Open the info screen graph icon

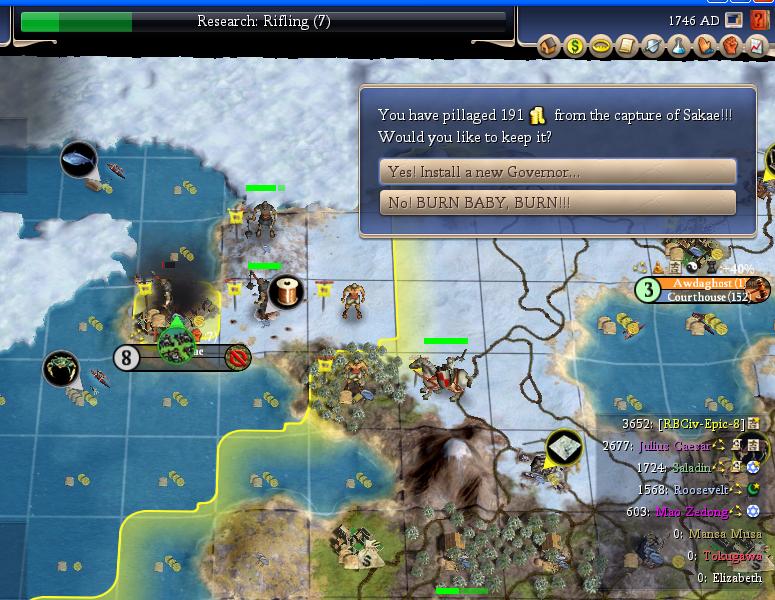[757, 45]
